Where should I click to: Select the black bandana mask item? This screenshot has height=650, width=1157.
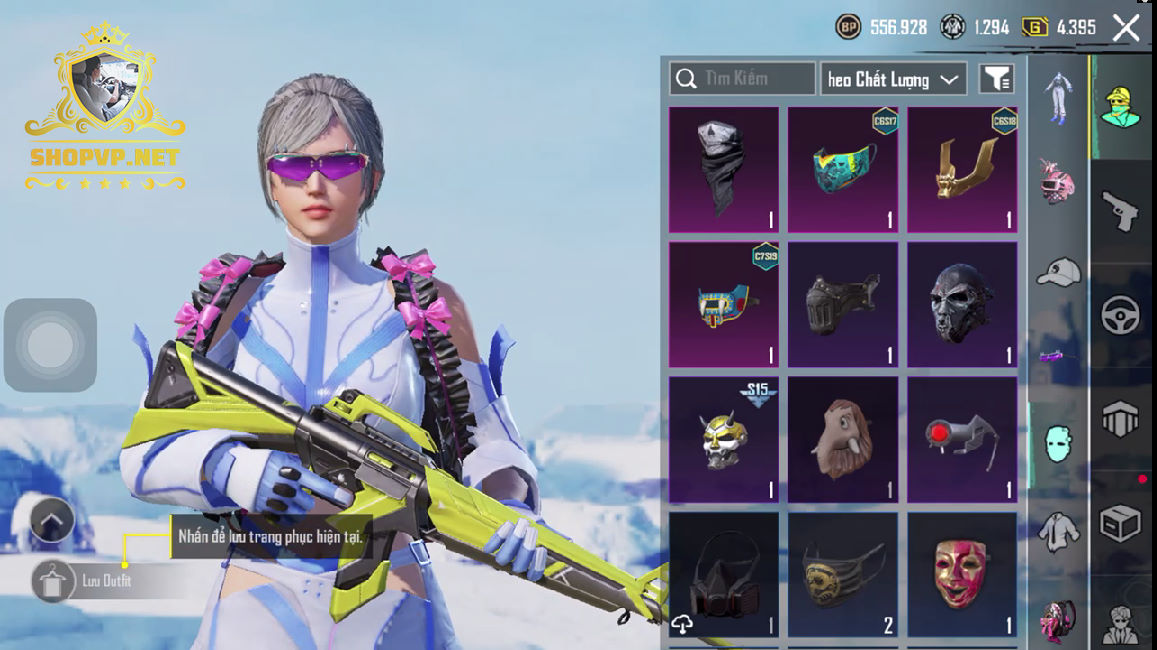[x=724, y=169]
